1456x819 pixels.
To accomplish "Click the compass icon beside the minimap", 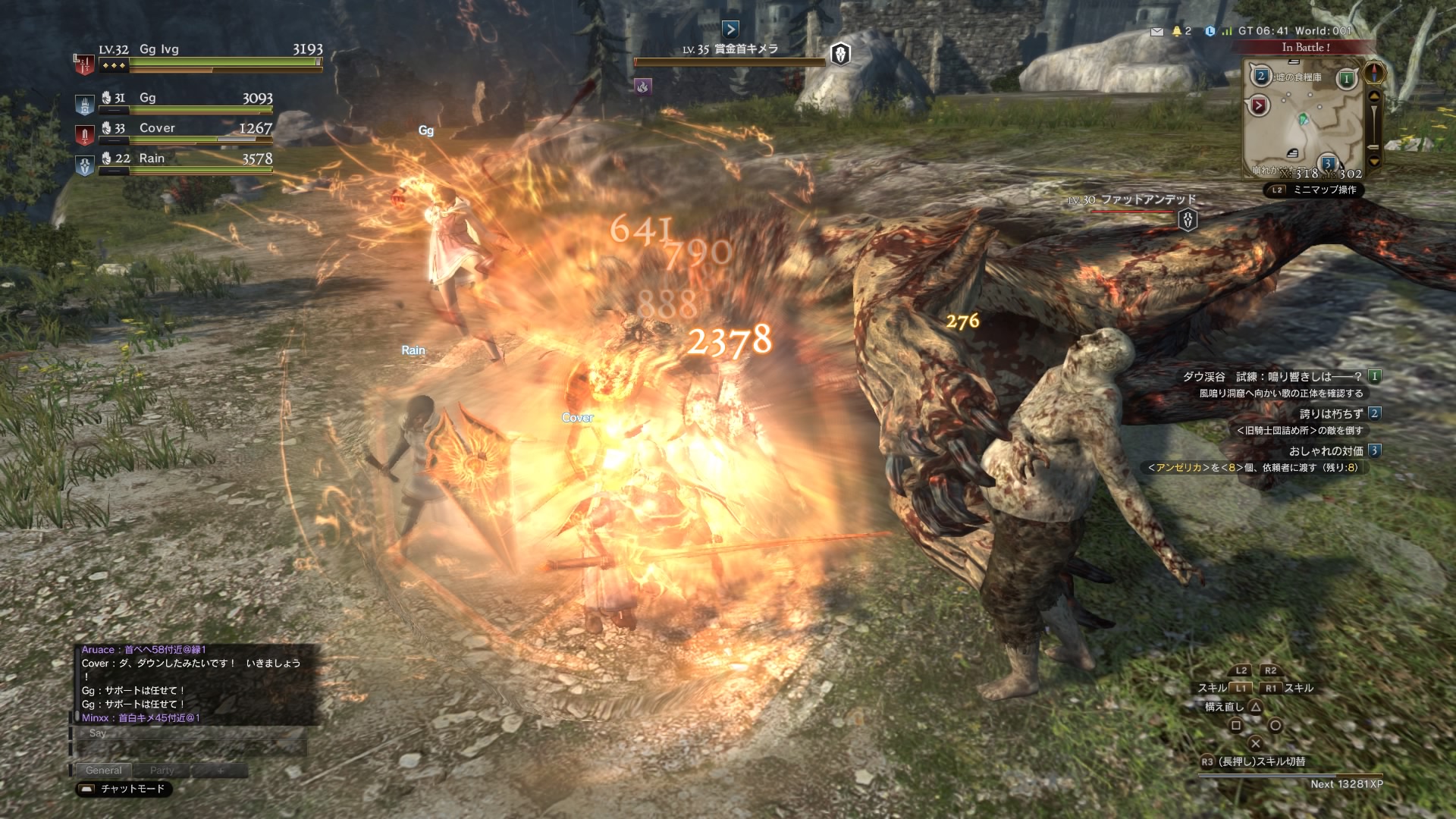I will point(1374,73).
